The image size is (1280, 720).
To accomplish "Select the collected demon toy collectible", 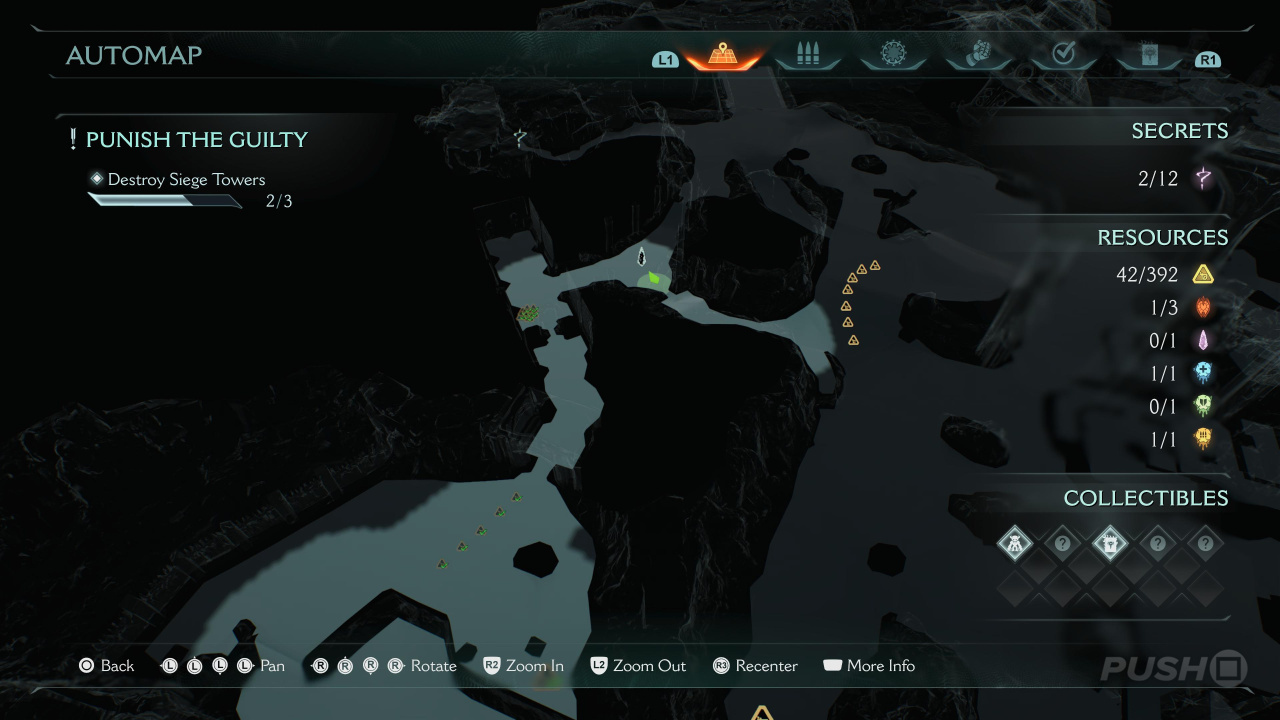I will pyautogui.click(x=1015, y=544).
